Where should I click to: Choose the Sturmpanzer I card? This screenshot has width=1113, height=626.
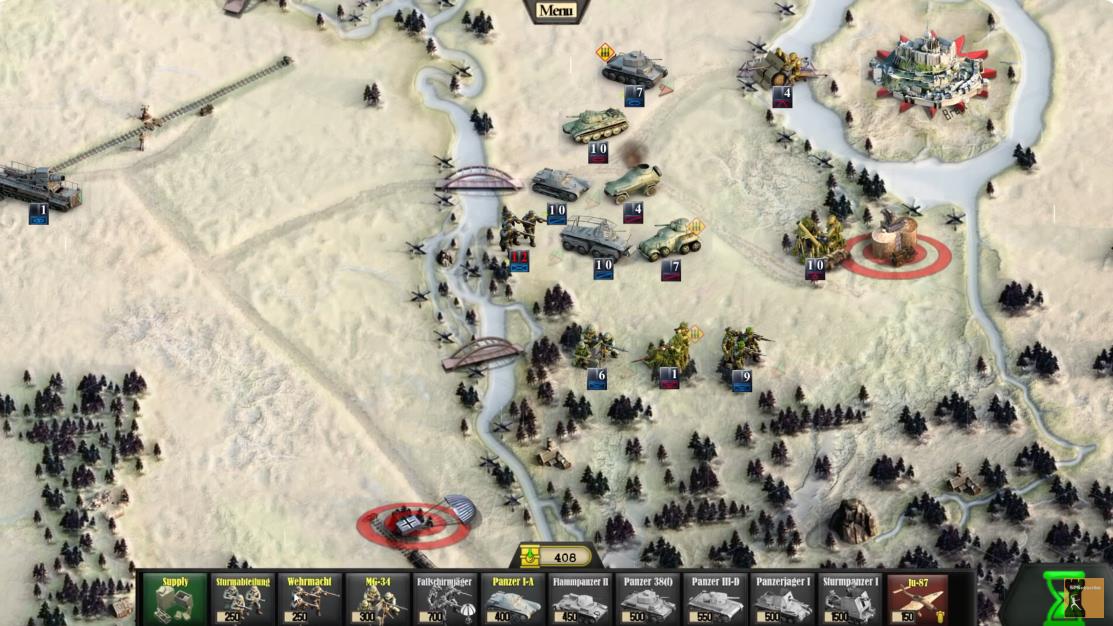(850, 599)
